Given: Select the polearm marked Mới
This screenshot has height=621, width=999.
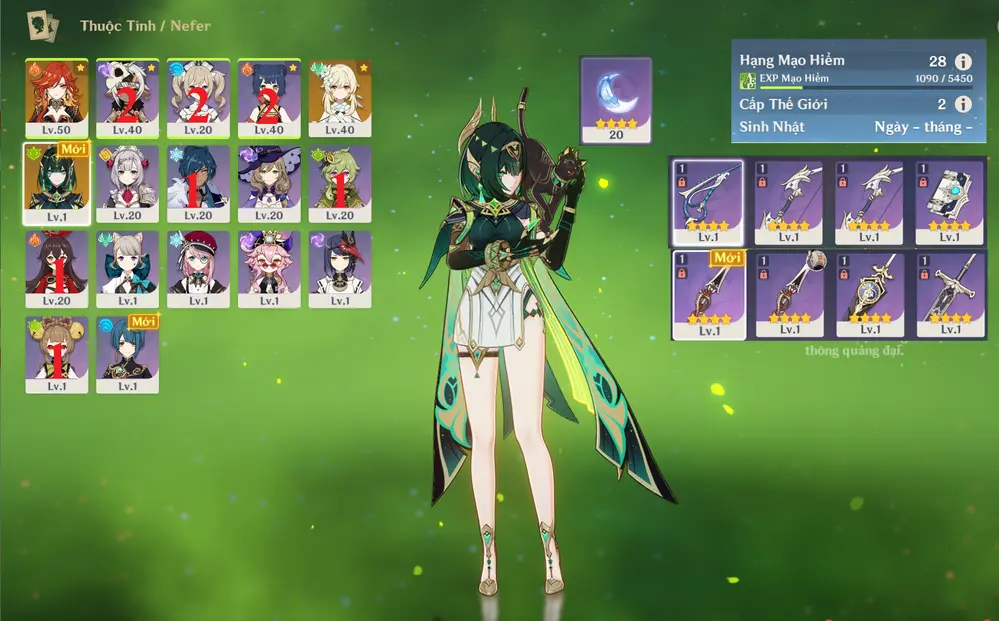Looking at the screenshot, I should [707, 294].
